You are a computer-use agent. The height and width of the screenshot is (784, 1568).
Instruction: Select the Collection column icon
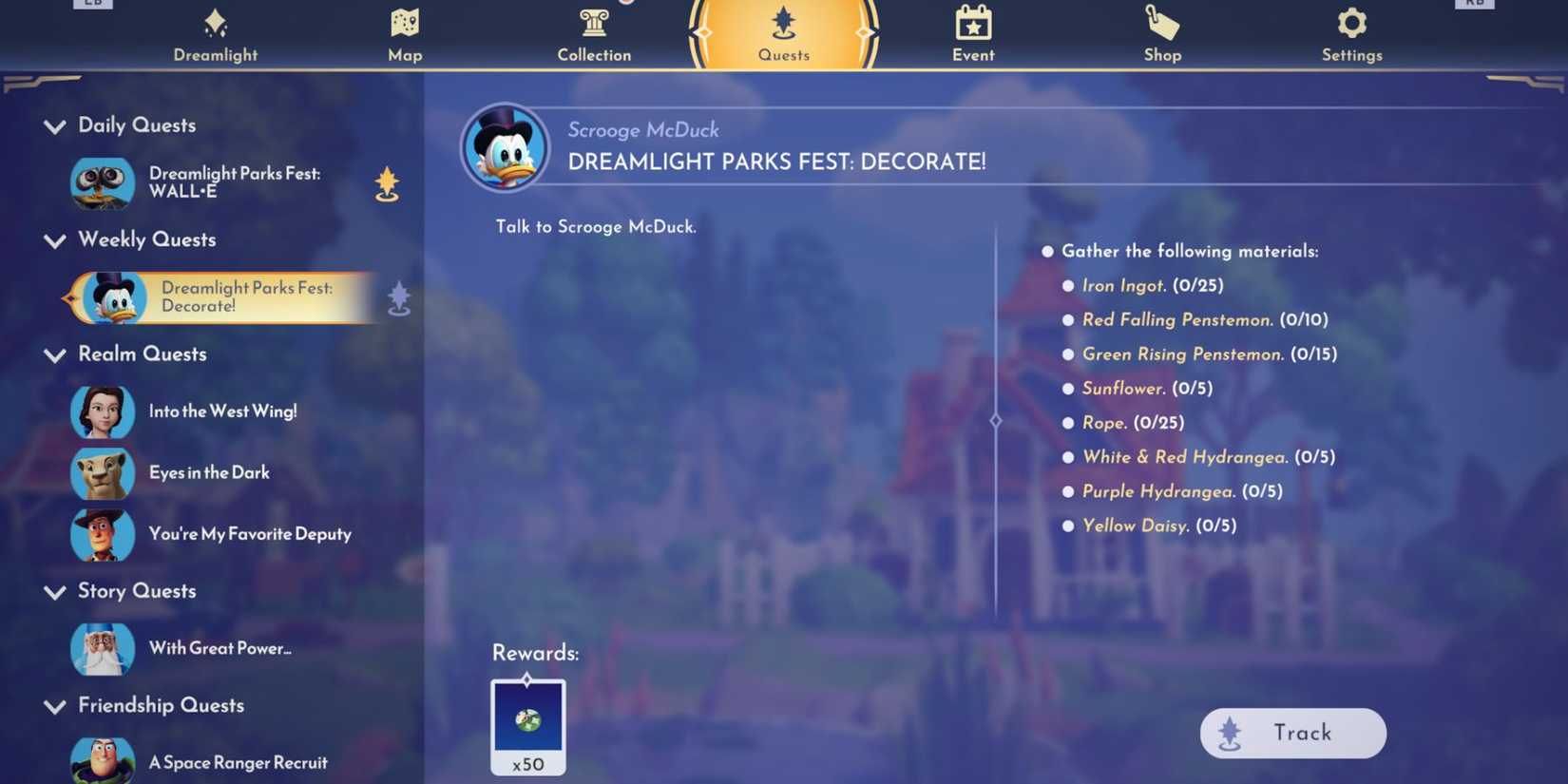click(x=593, y=21)
